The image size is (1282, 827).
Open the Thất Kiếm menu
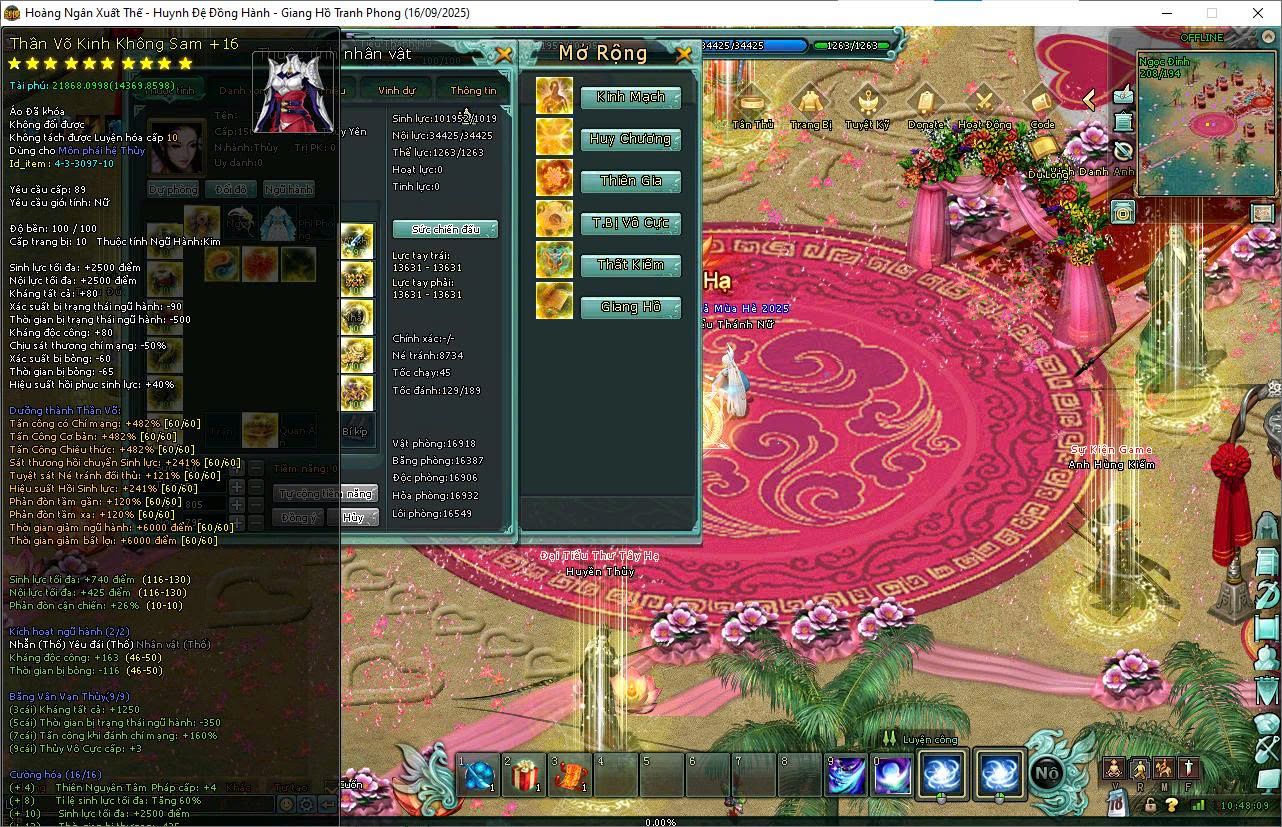tap(630, 265)
